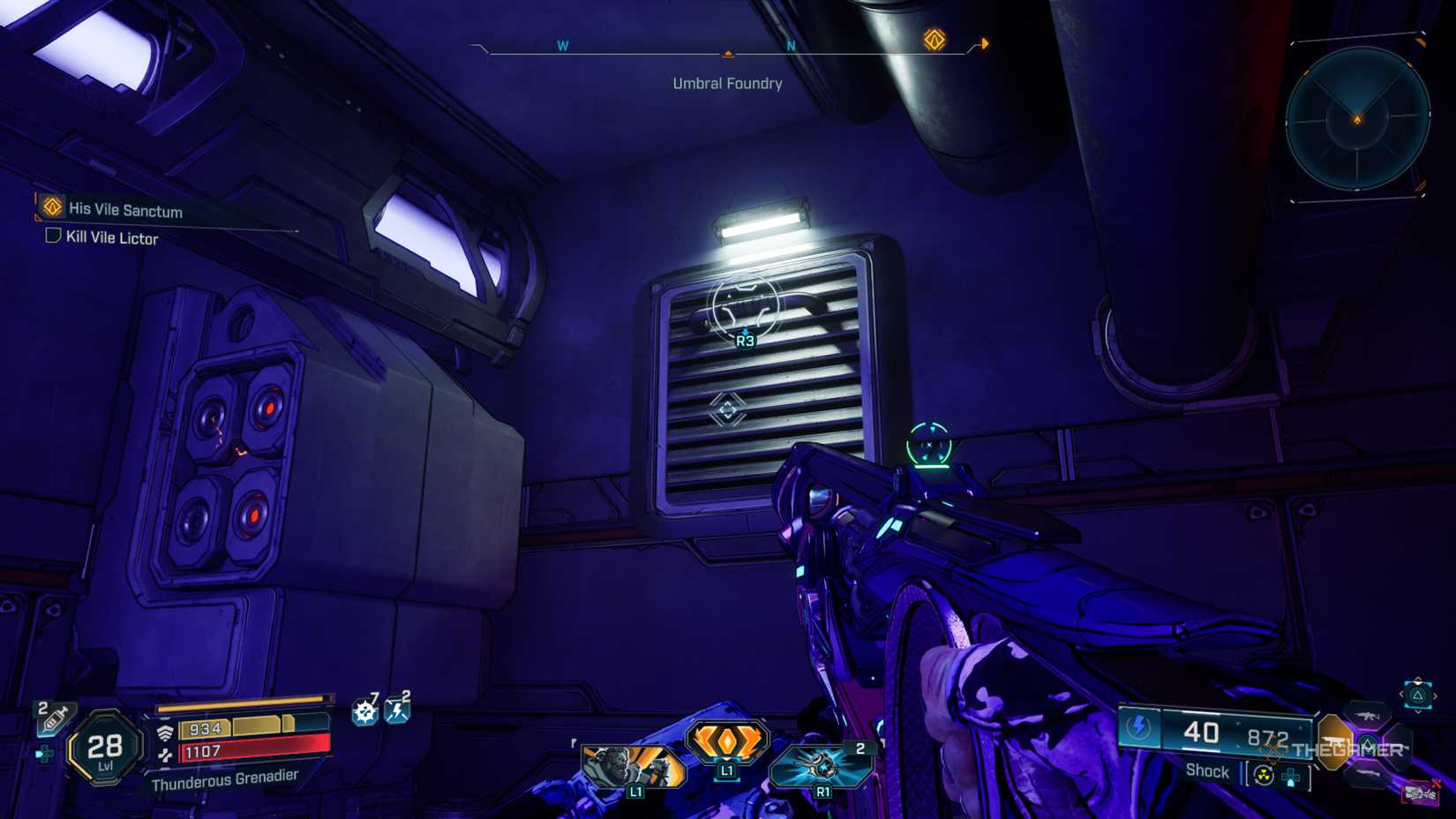
Task: Click the radiation hazard icon near Shock label
Action: tap(1263, 775)
